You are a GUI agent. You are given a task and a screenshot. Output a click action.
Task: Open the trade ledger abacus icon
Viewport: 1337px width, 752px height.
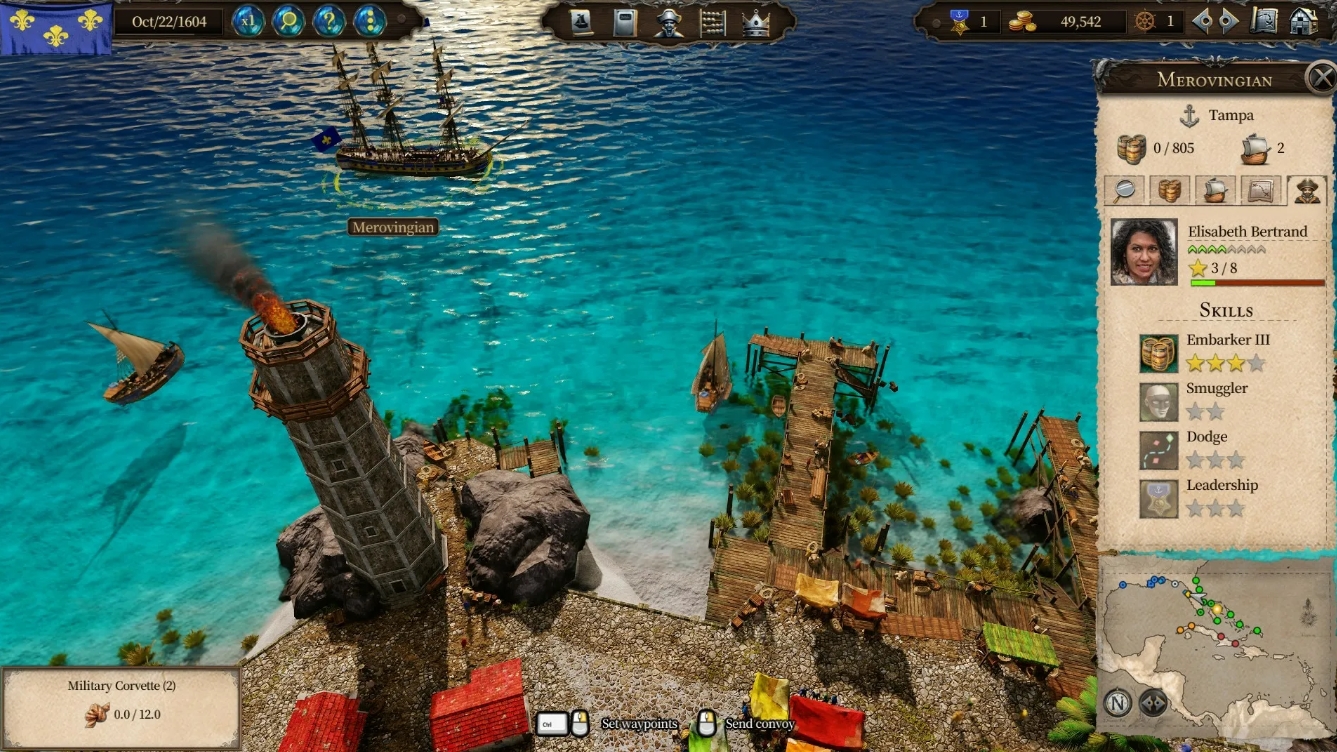pyautogui.click(x=714, y=22)
